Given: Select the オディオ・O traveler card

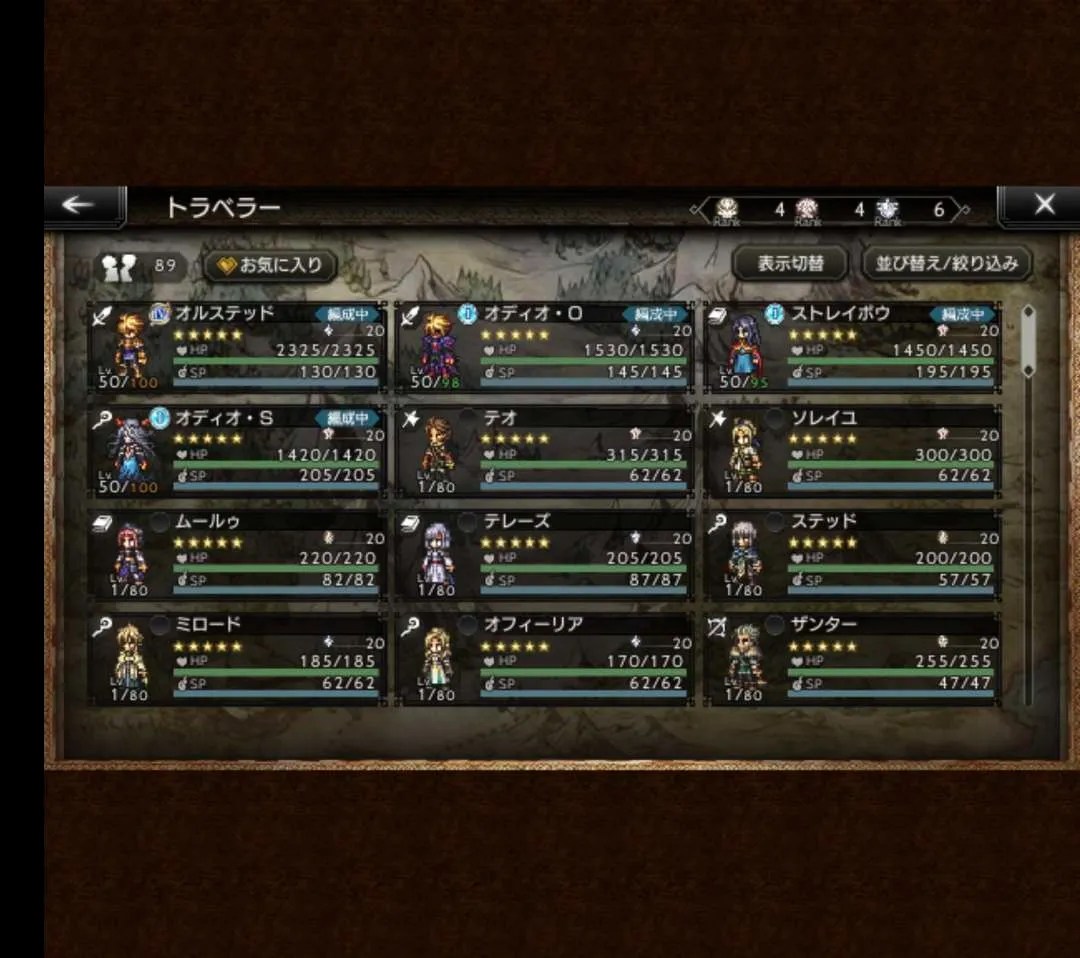Looking at the screenshot, I should point(545,346).
